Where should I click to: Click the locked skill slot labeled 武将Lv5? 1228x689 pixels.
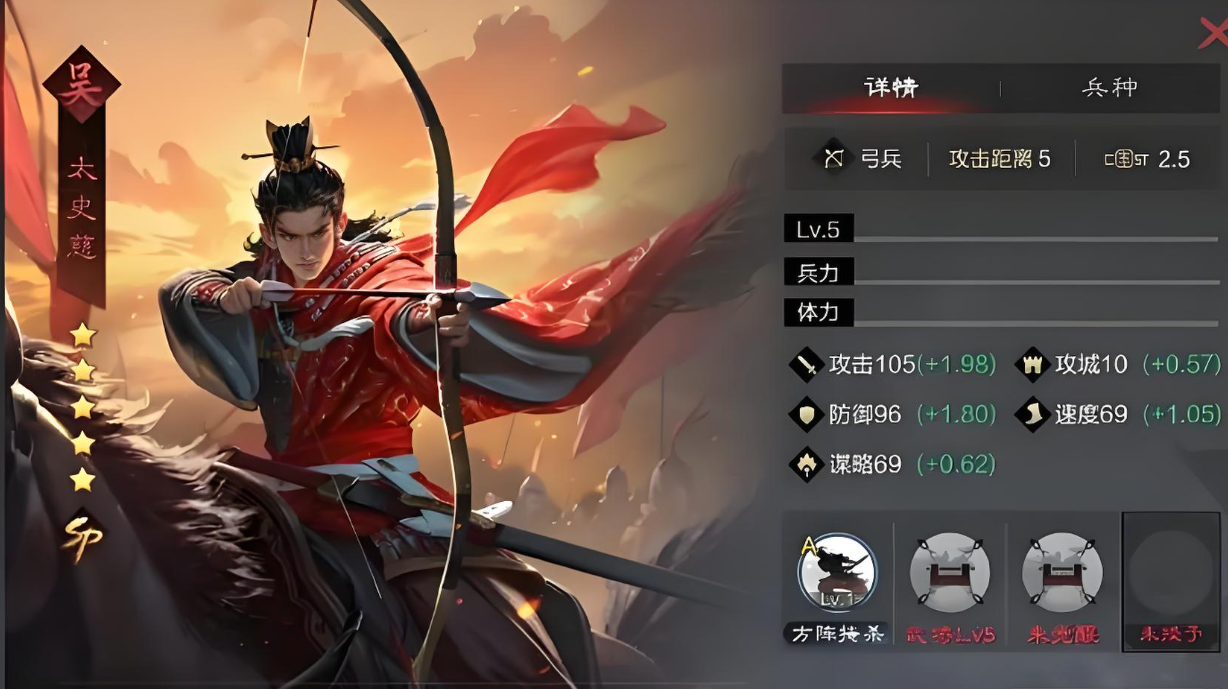coord(949,573)
